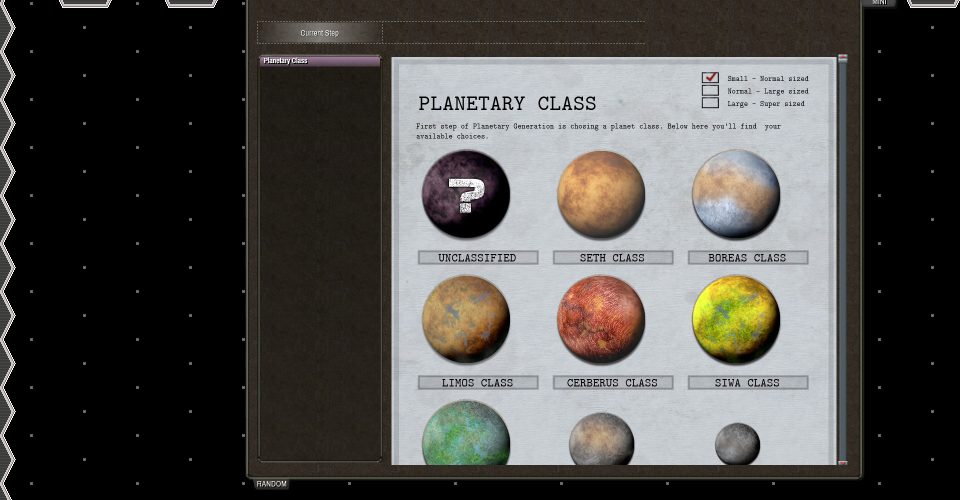The width and height of the screenshot is (960, 500).
Task: Click the Random button
Action: 271,484
